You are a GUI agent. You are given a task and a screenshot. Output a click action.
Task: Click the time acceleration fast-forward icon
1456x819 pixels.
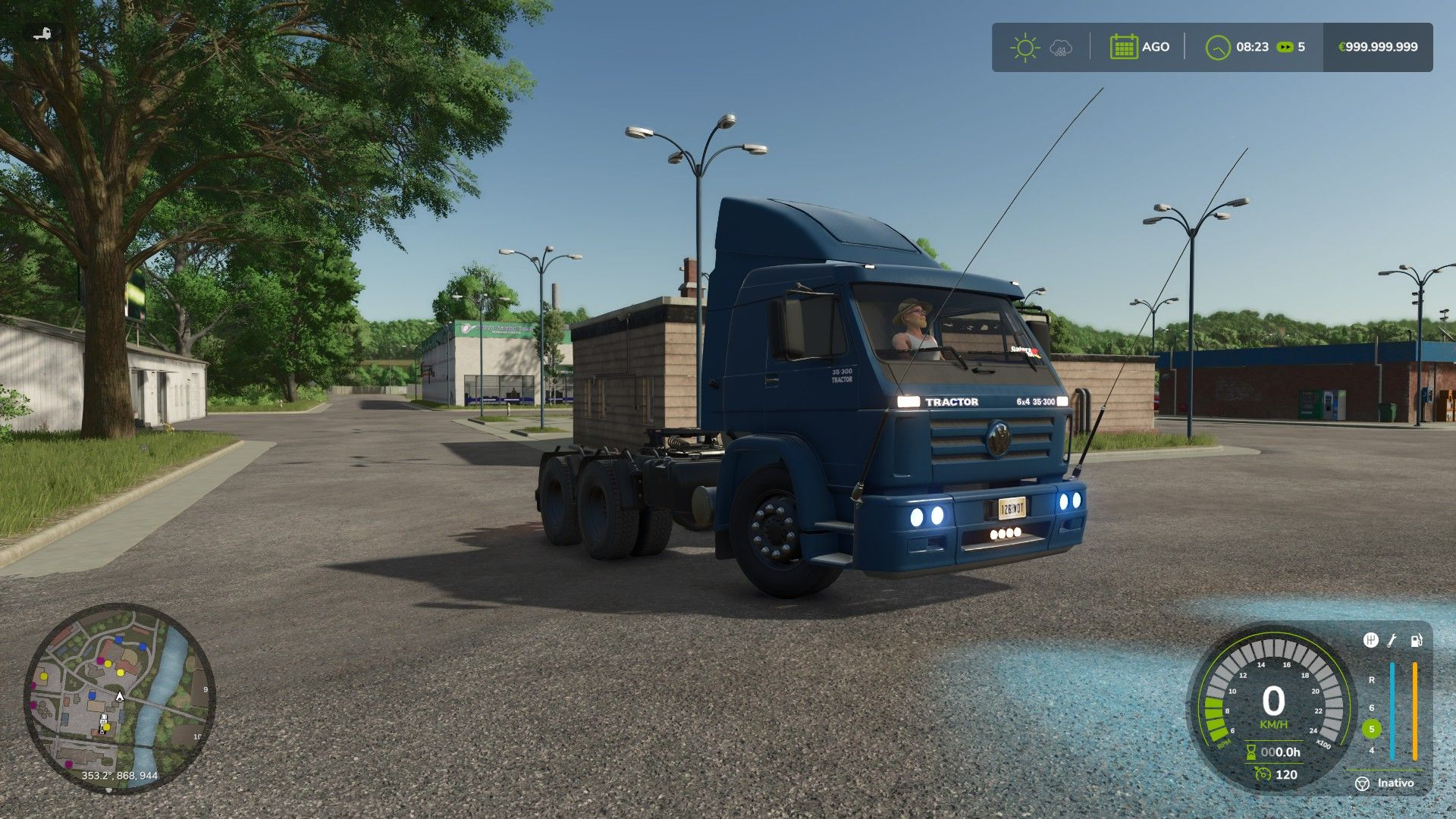1285,47
